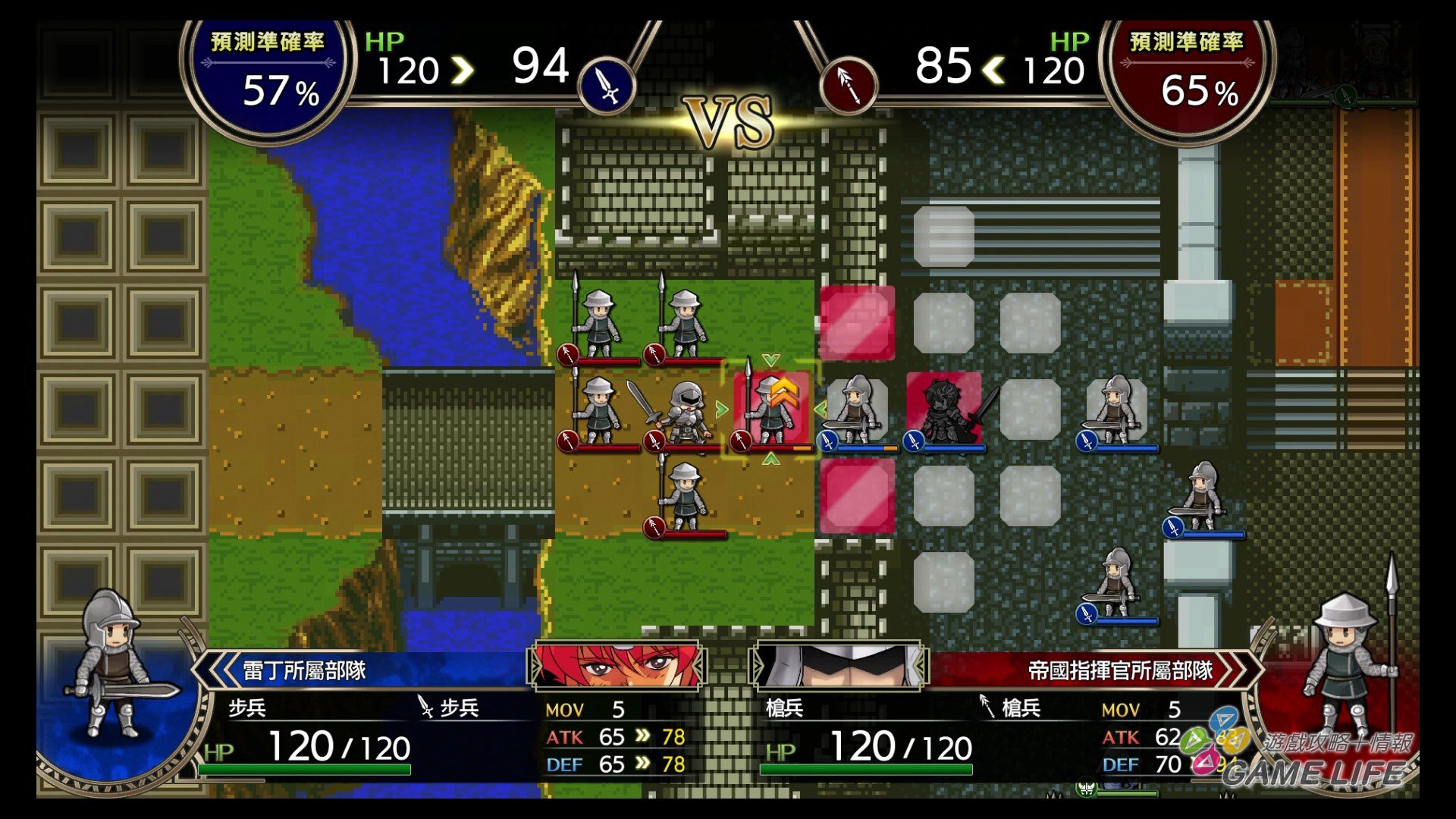Click the golden VS emblem
1456x819 pixels.
coord(726,121)
